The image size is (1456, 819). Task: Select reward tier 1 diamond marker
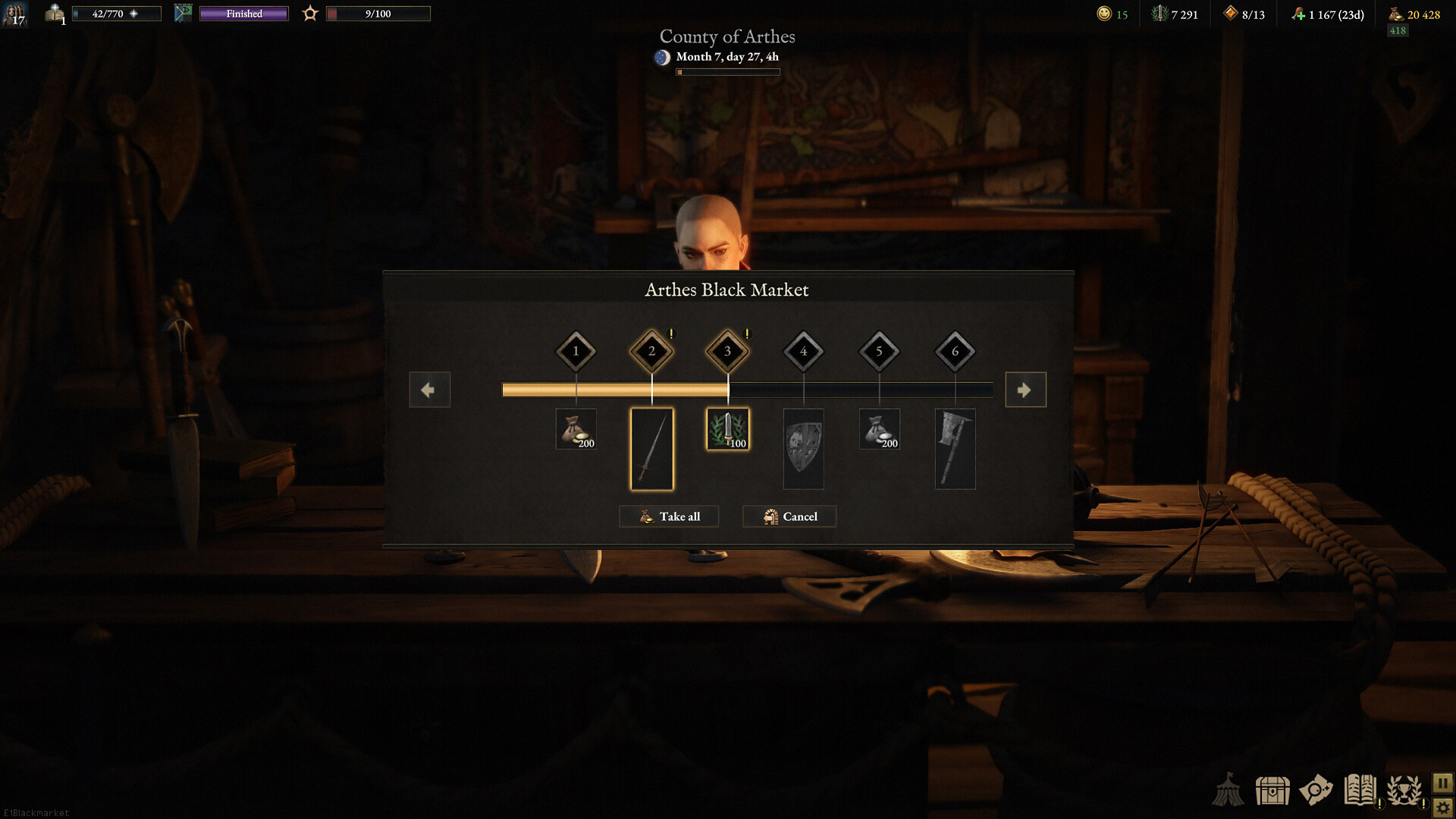tap(576, 351)
